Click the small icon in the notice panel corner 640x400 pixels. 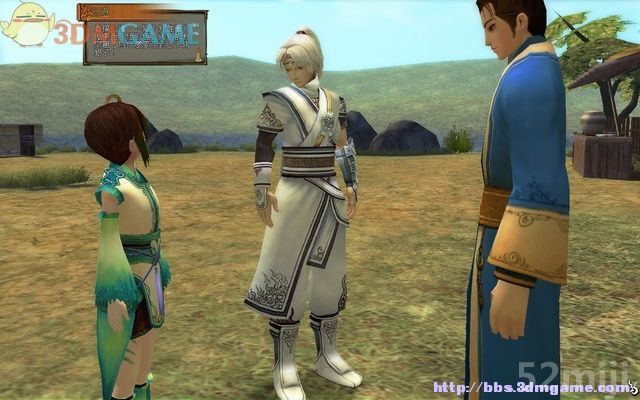coord(199,57)
